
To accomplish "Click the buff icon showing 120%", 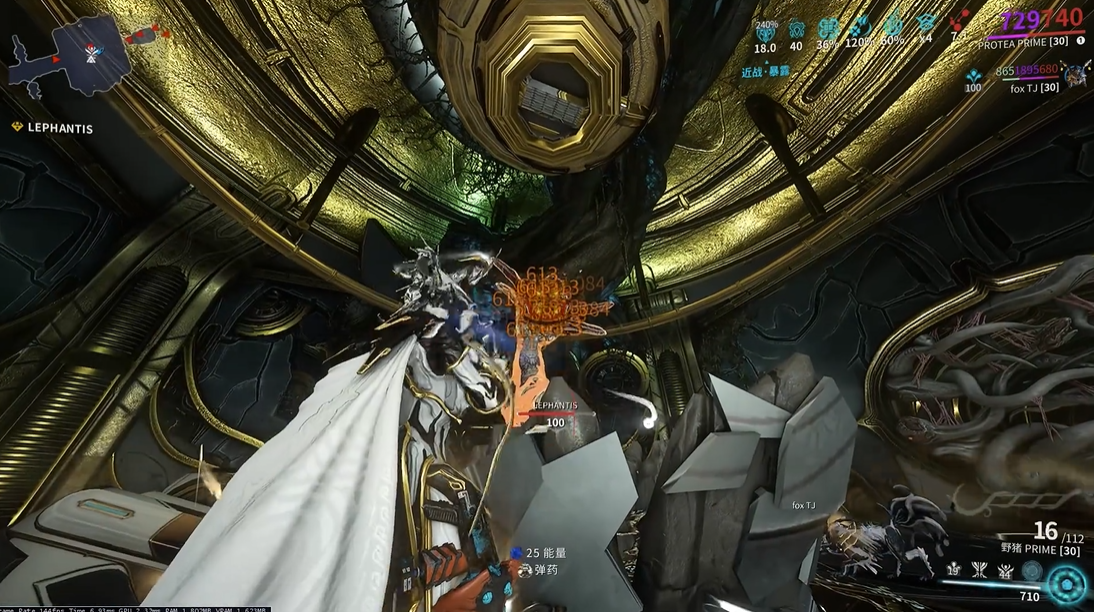I will click(x=860, y=31).
